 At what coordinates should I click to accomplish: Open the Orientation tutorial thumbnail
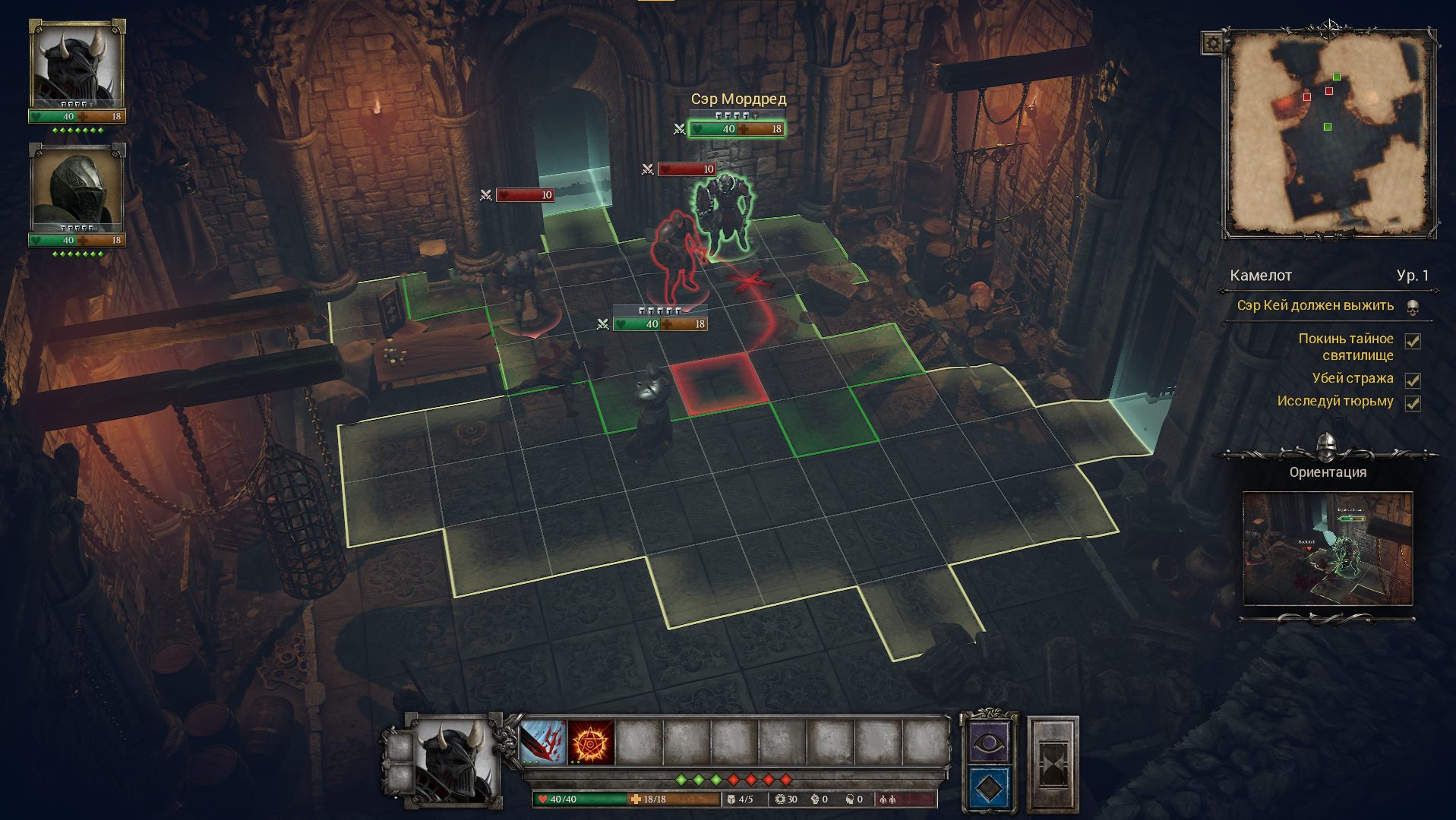pyautogui.click(x=1327, y=548)
